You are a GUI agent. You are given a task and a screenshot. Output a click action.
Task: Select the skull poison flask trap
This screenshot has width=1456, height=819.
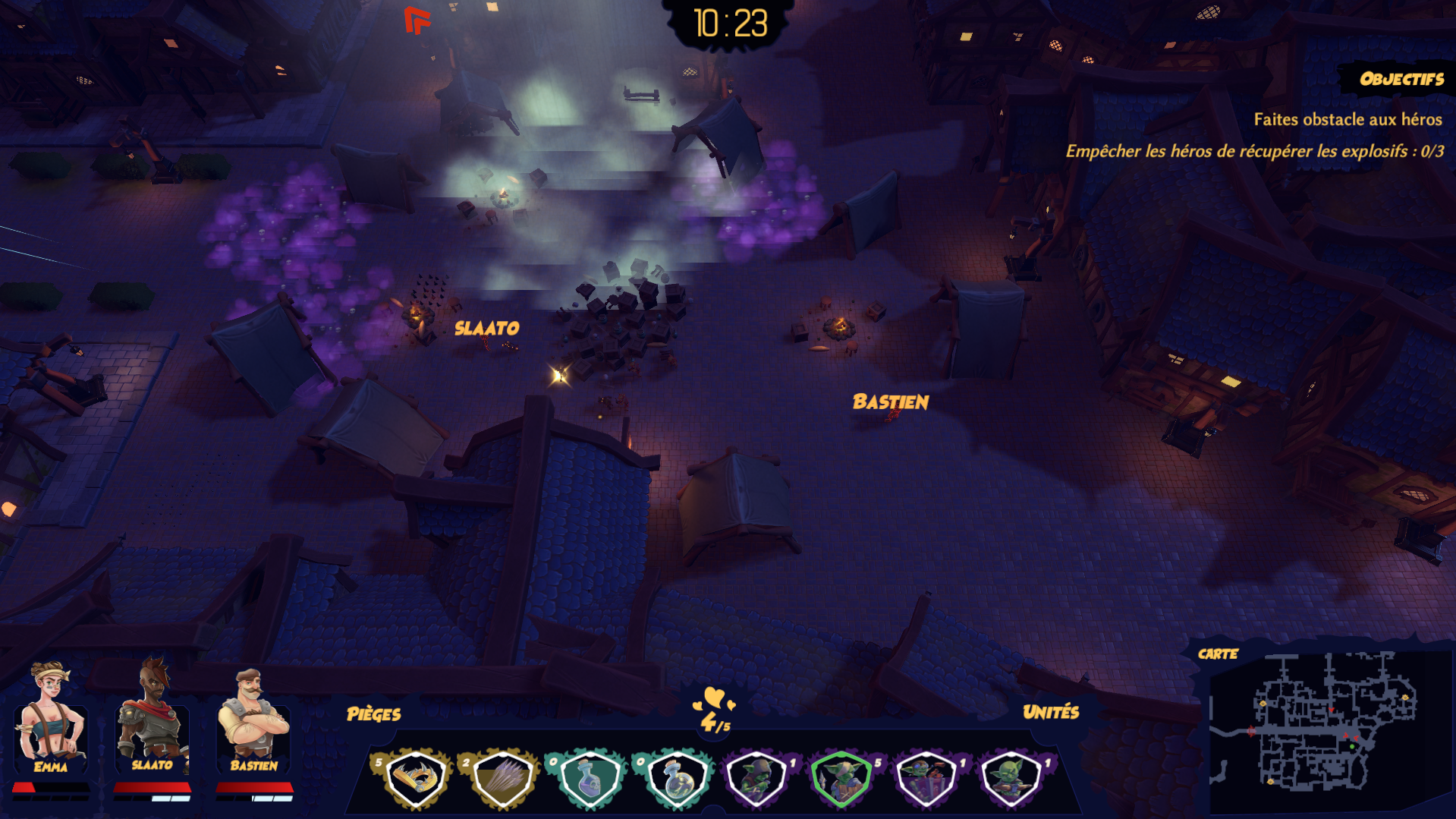pos(589,779)
